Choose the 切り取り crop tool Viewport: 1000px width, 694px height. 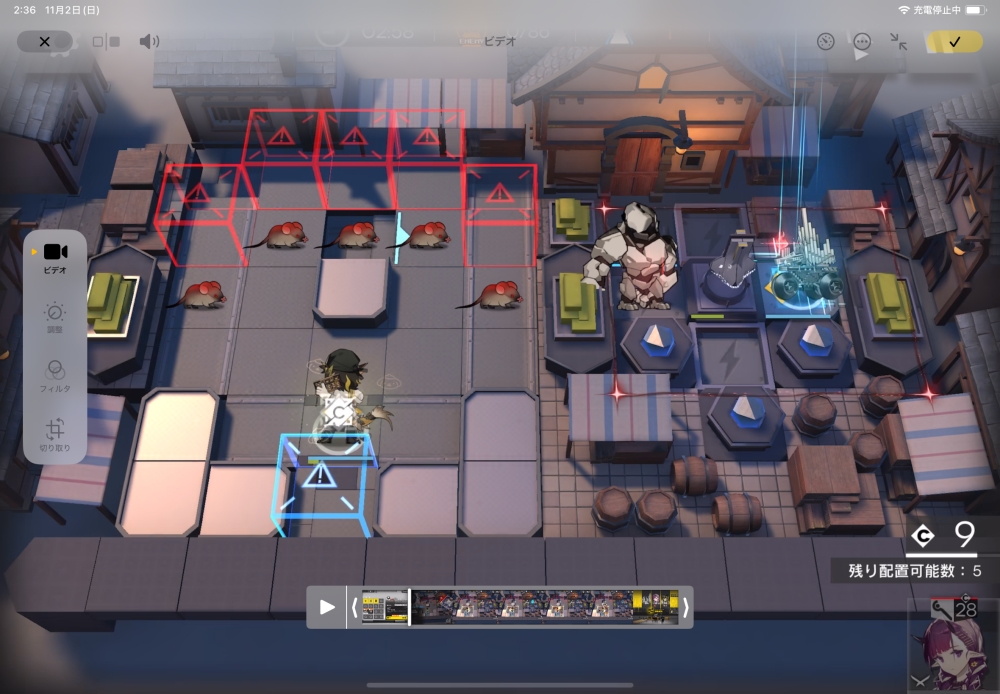point(55,433)
